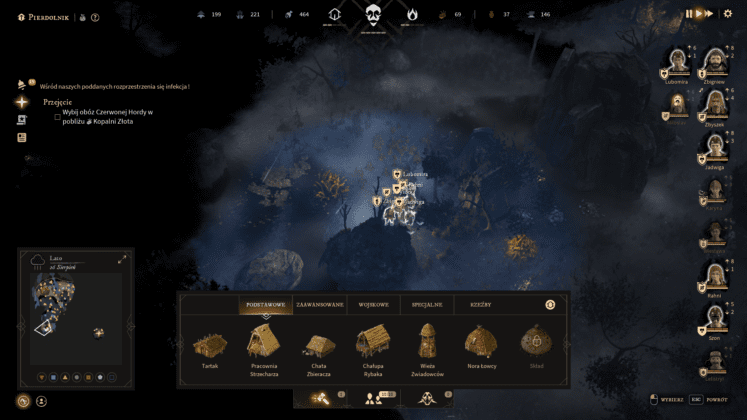Open settings with the gear icon

tap(729, 14)
